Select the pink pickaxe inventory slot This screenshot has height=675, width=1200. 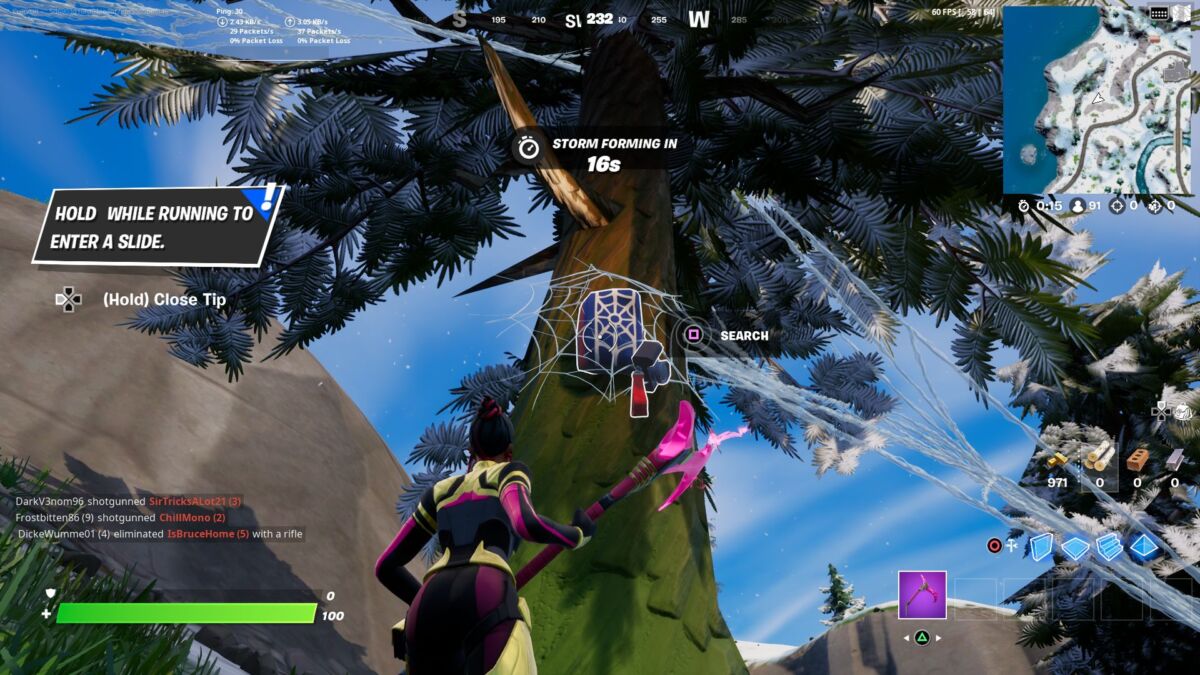922,595
